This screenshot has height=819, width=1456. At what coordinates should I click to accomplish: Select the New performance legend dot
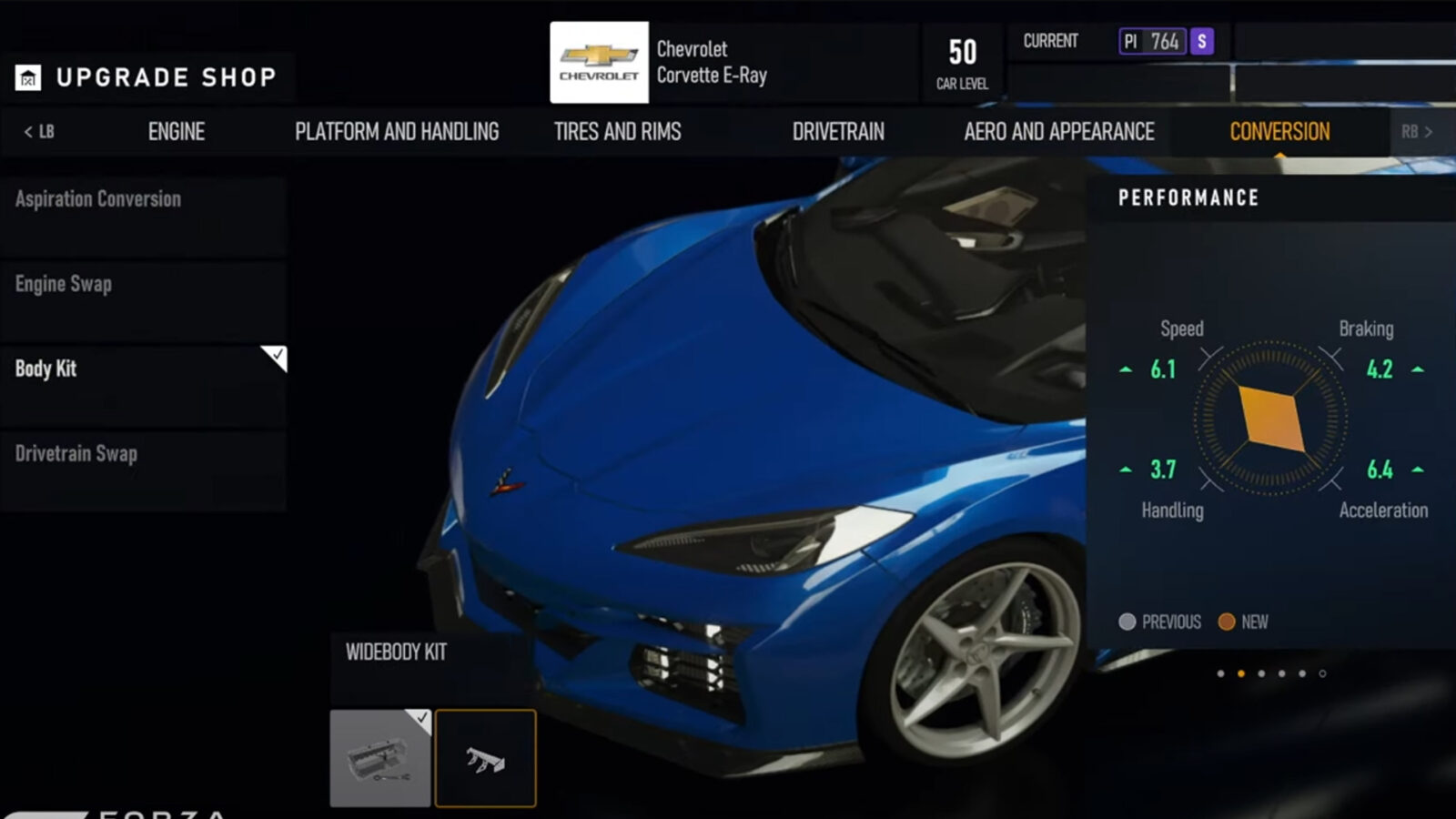tap(1227, 622)
